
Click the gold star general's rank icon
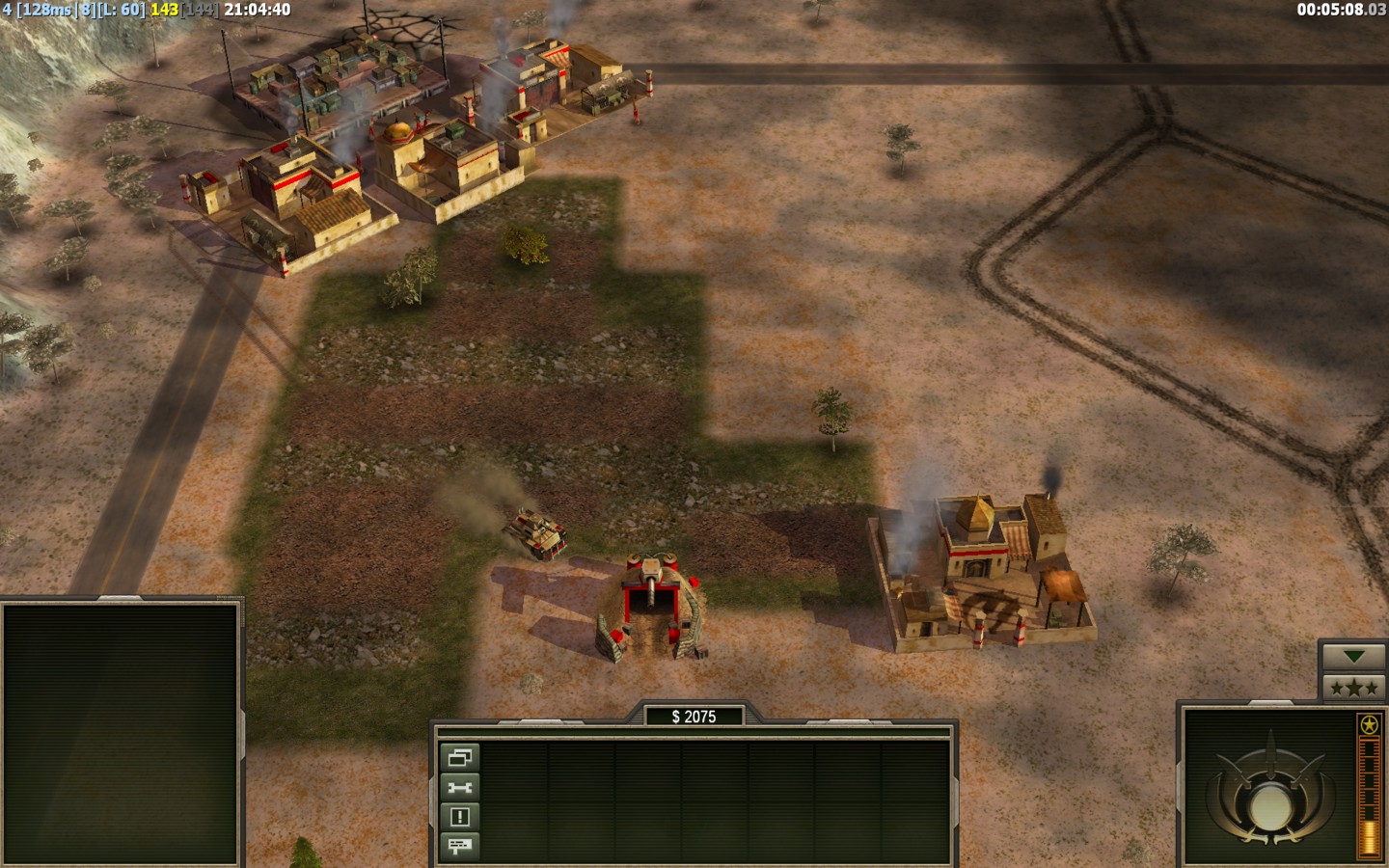tap(1368, 725)
